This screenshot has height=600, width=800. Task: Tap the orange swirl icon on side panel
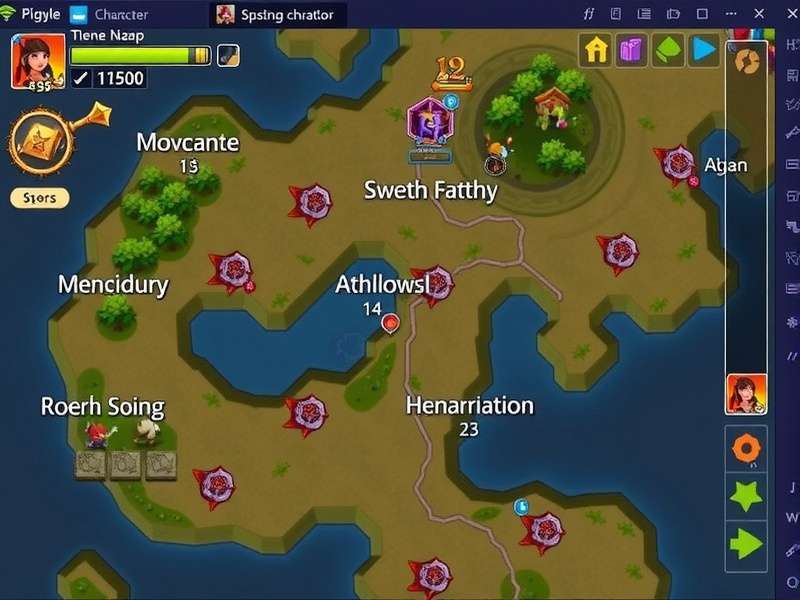[746, 61]
